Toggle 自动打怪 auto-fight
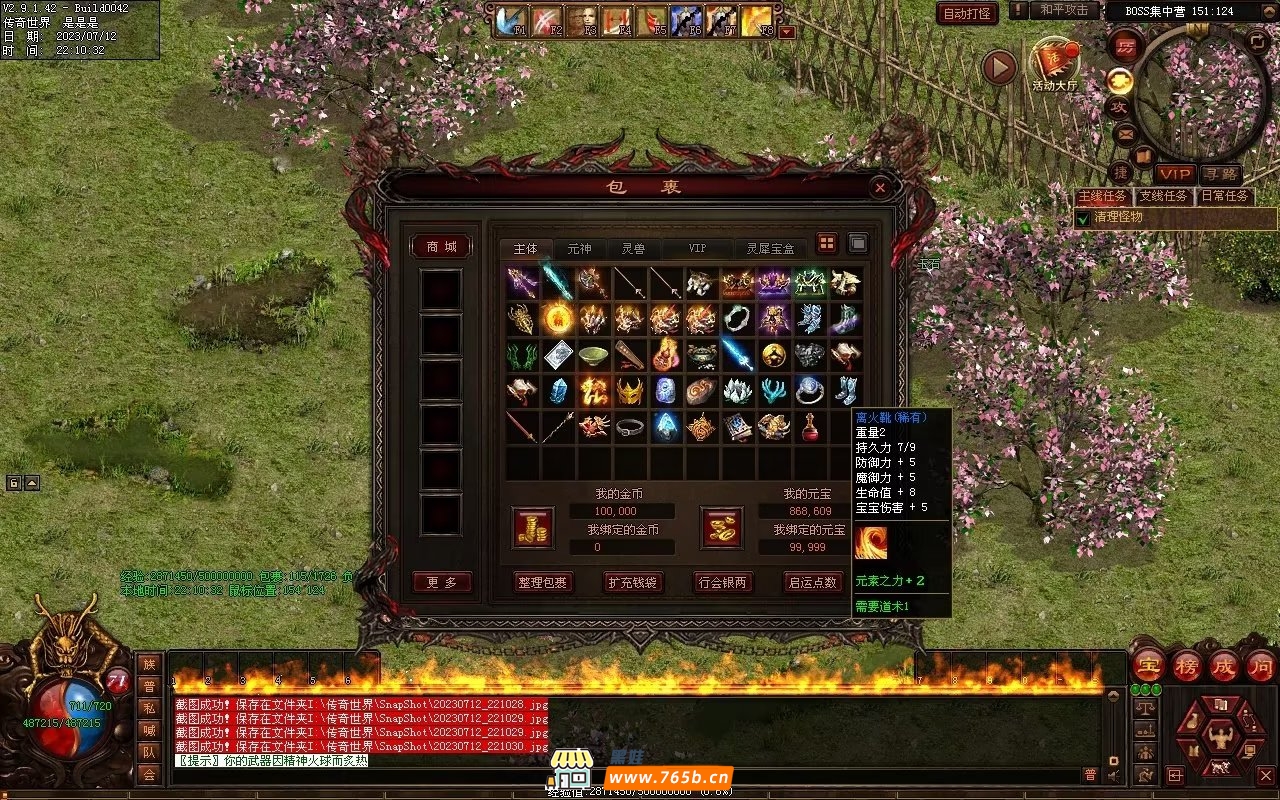The height and width of the screenshot is (800, 1280). (967, 13)
